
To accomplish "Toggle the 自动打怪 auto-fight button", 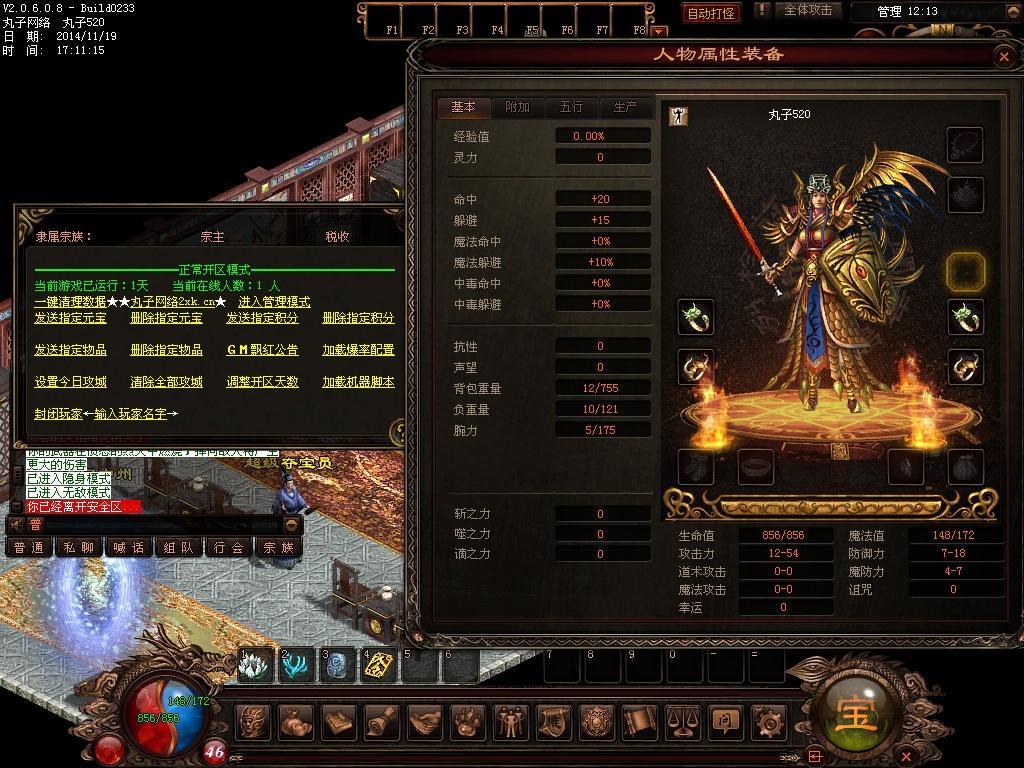I will (711, 13).
